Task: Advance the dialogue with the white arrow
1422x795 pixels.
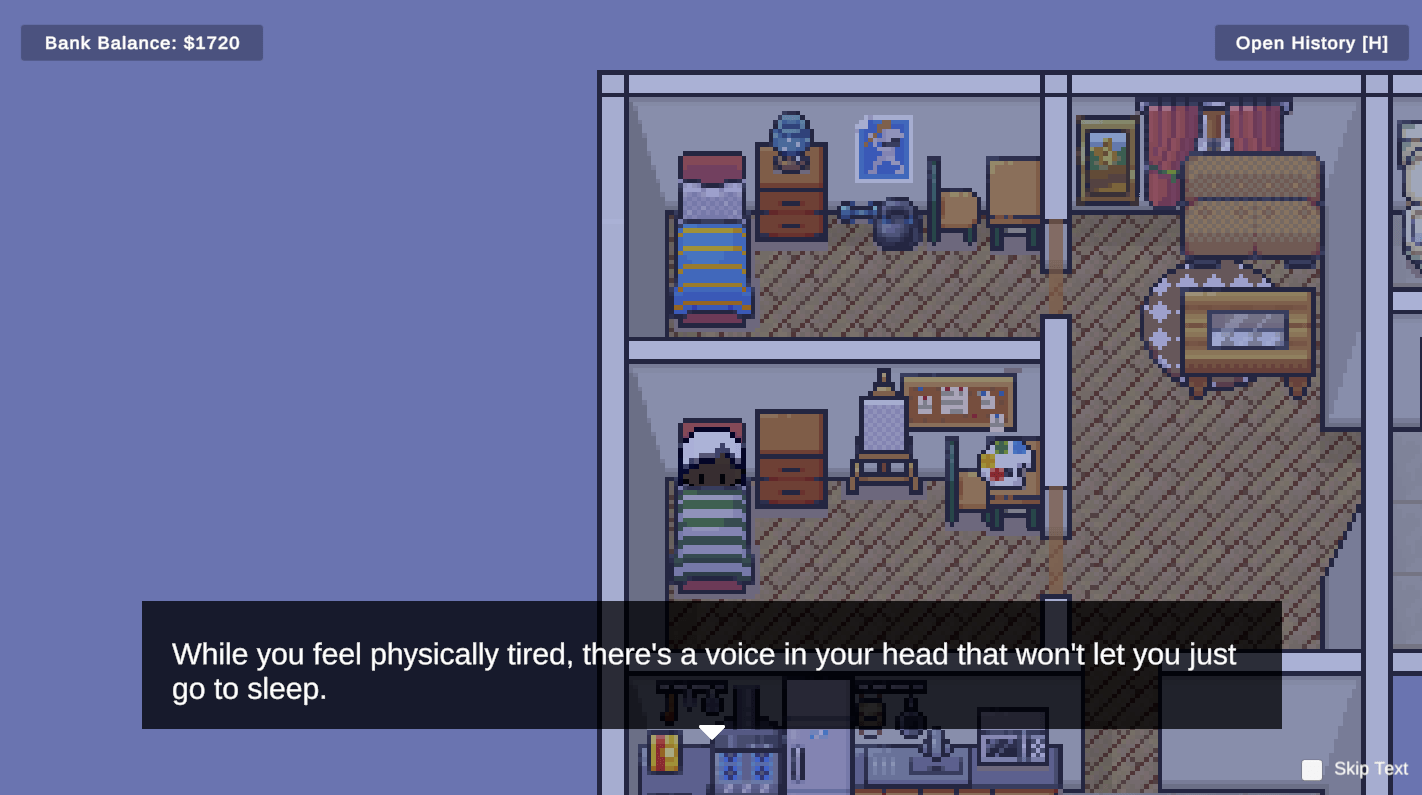Action: point(711,732)
